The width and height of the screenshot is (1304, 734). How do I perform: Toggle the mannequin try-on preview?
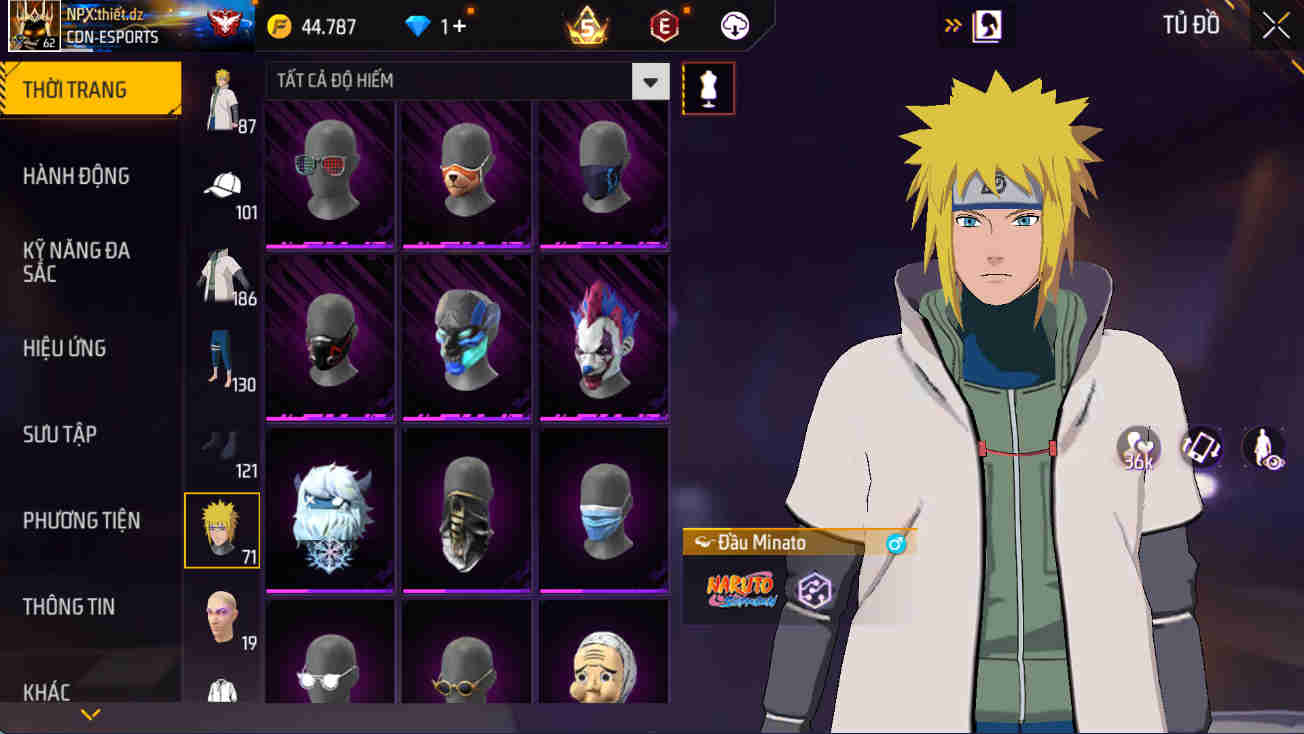point(708,88)
